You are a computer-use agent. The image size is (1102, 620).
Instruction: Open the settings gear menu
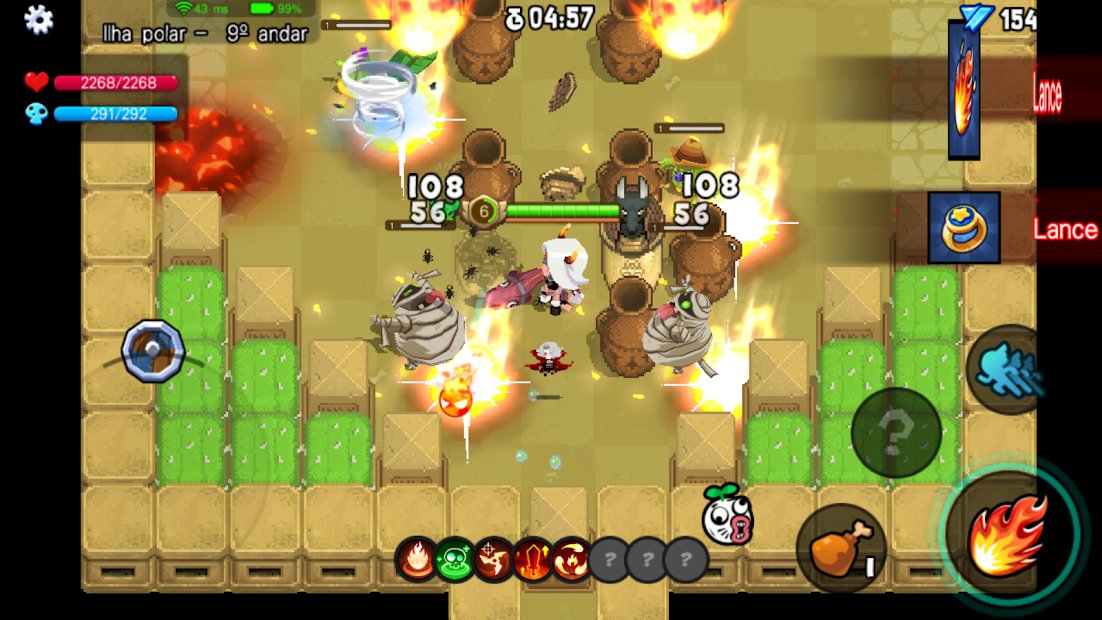coord(39,19)
